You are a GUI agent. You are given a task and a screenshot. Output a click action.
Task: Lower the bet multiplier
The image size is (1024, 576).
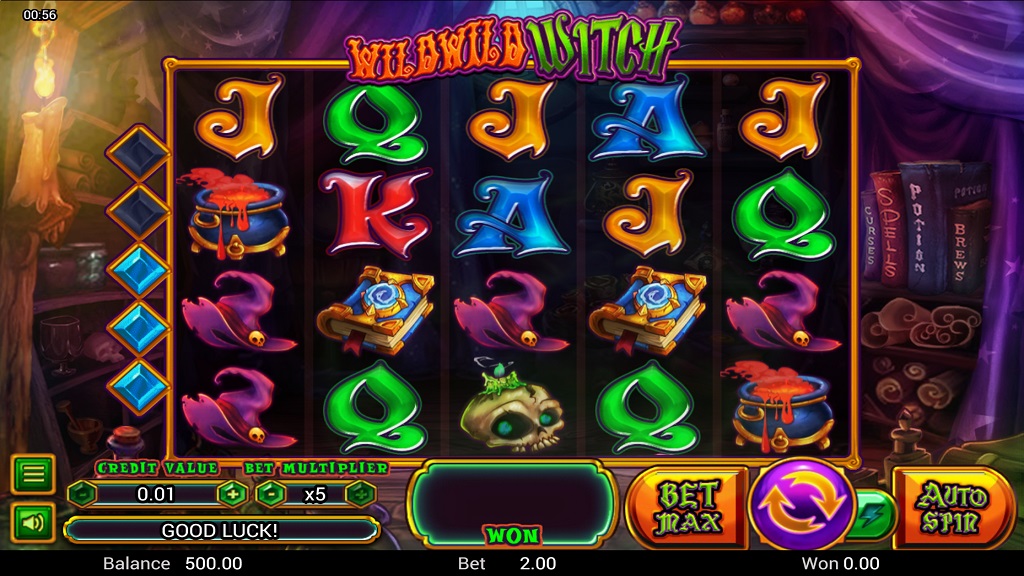[x=271, y=493]
